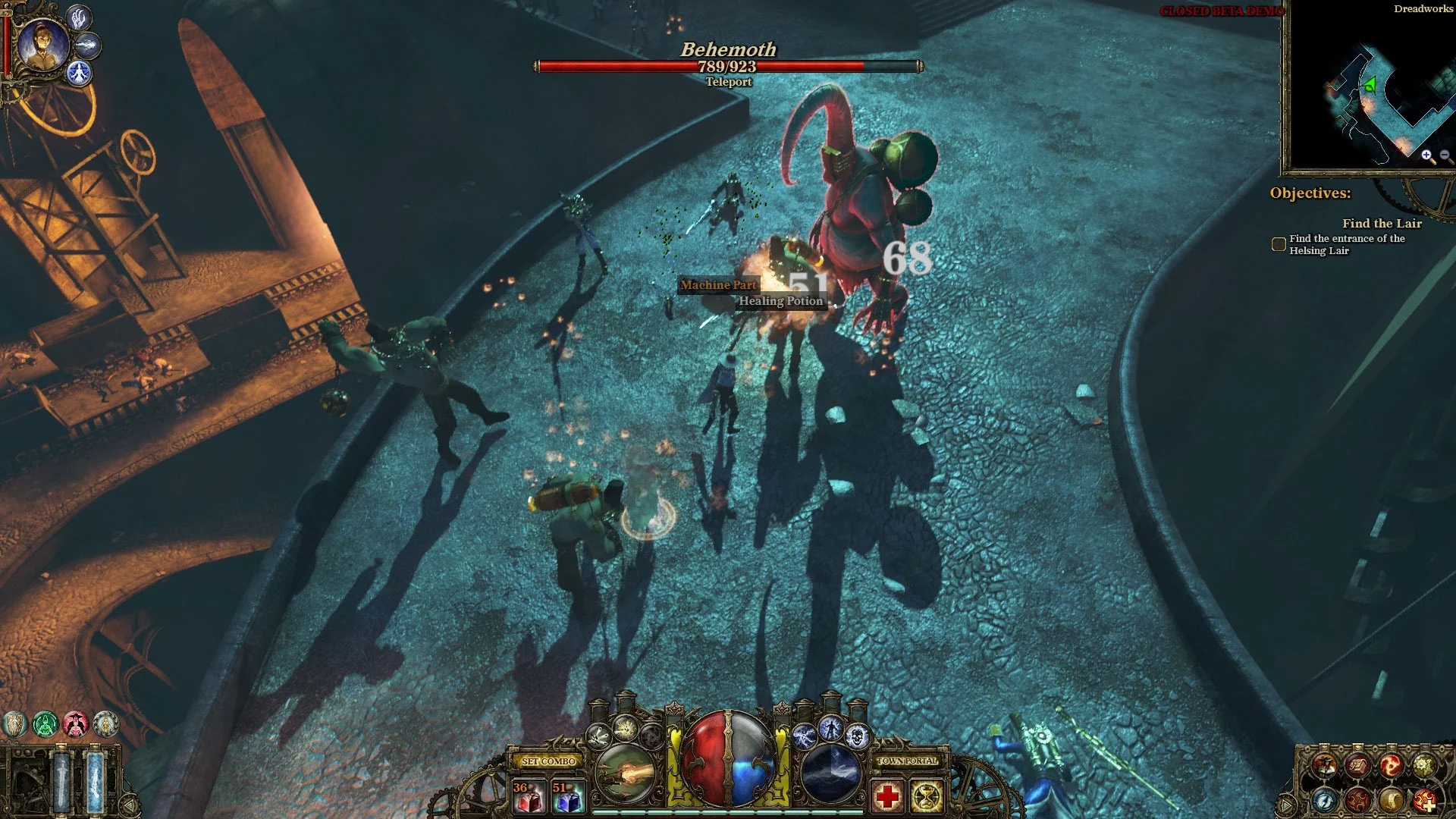
Task: Click the minimap zoom-in plus control
Action: tap(1426, 154)
